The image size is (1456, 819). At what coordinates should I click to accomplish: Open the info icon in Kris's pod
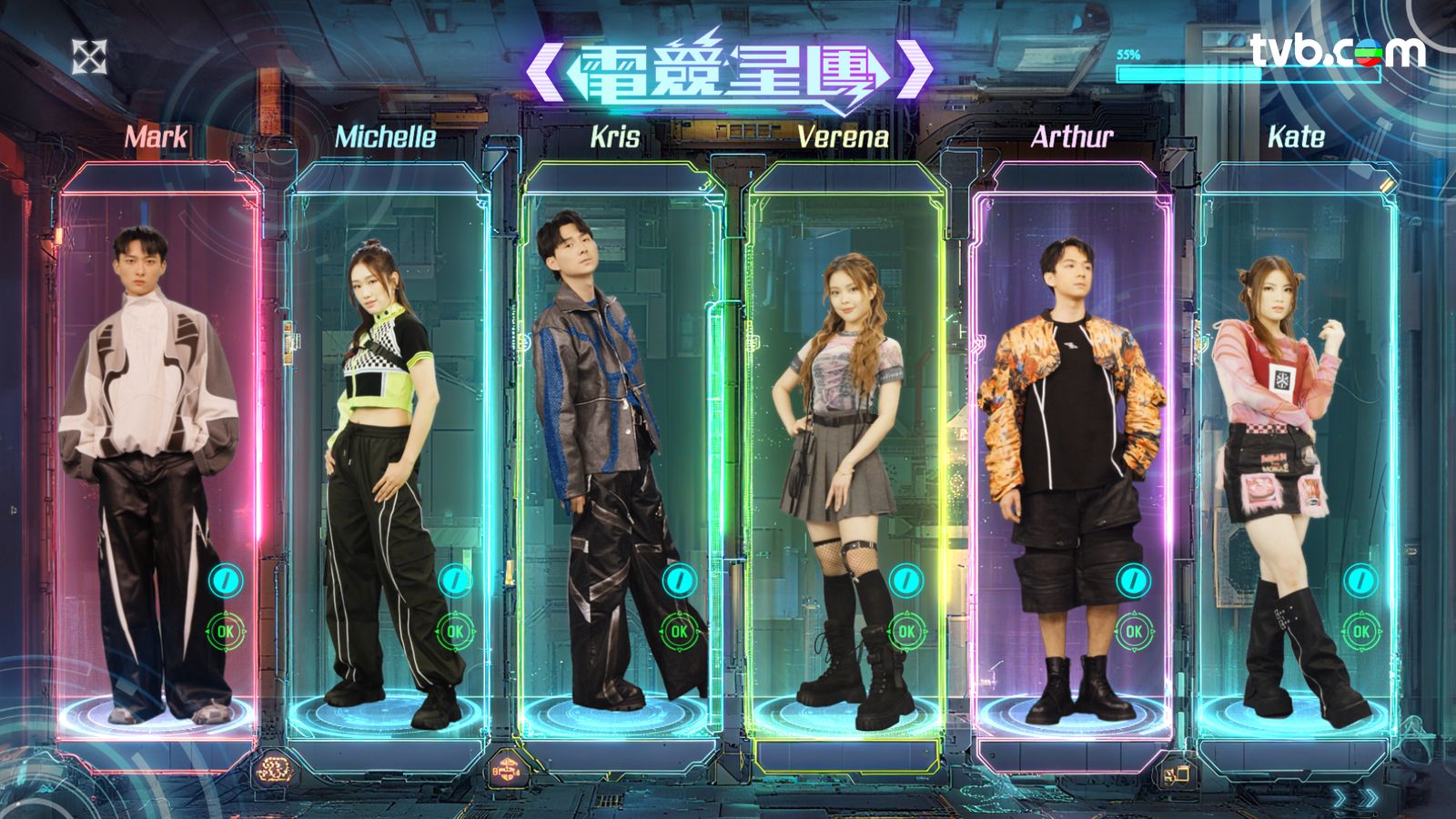pyautogui.click(x=679, y=580)
